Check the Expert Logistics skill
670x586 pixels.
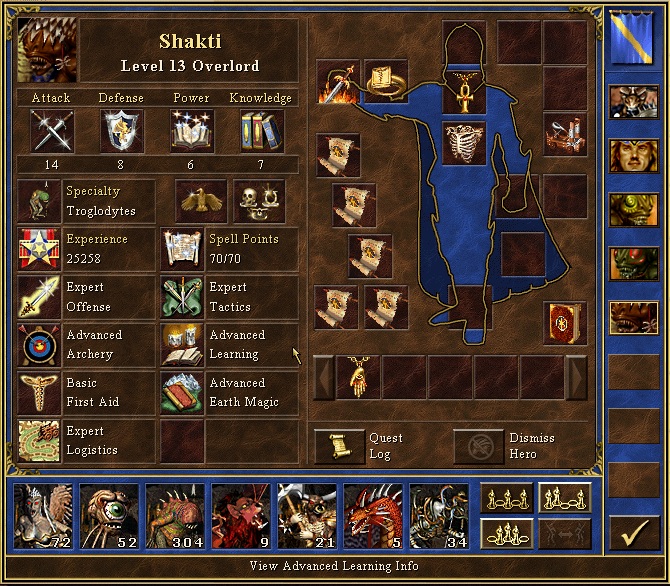click(x=38, y=441)
